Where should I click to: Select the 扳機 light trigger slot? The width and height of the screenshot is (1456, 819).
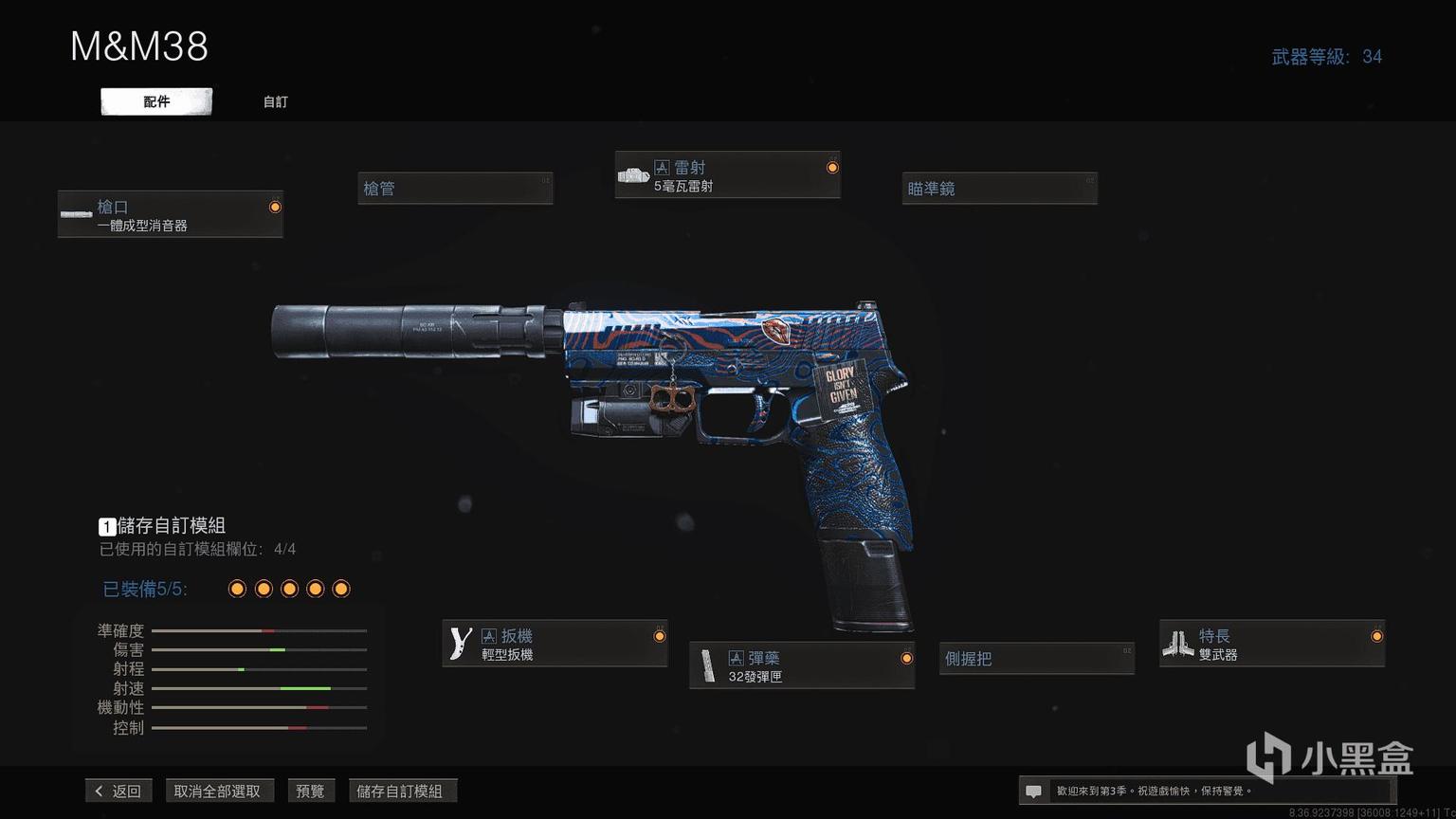tap(555, 644)
